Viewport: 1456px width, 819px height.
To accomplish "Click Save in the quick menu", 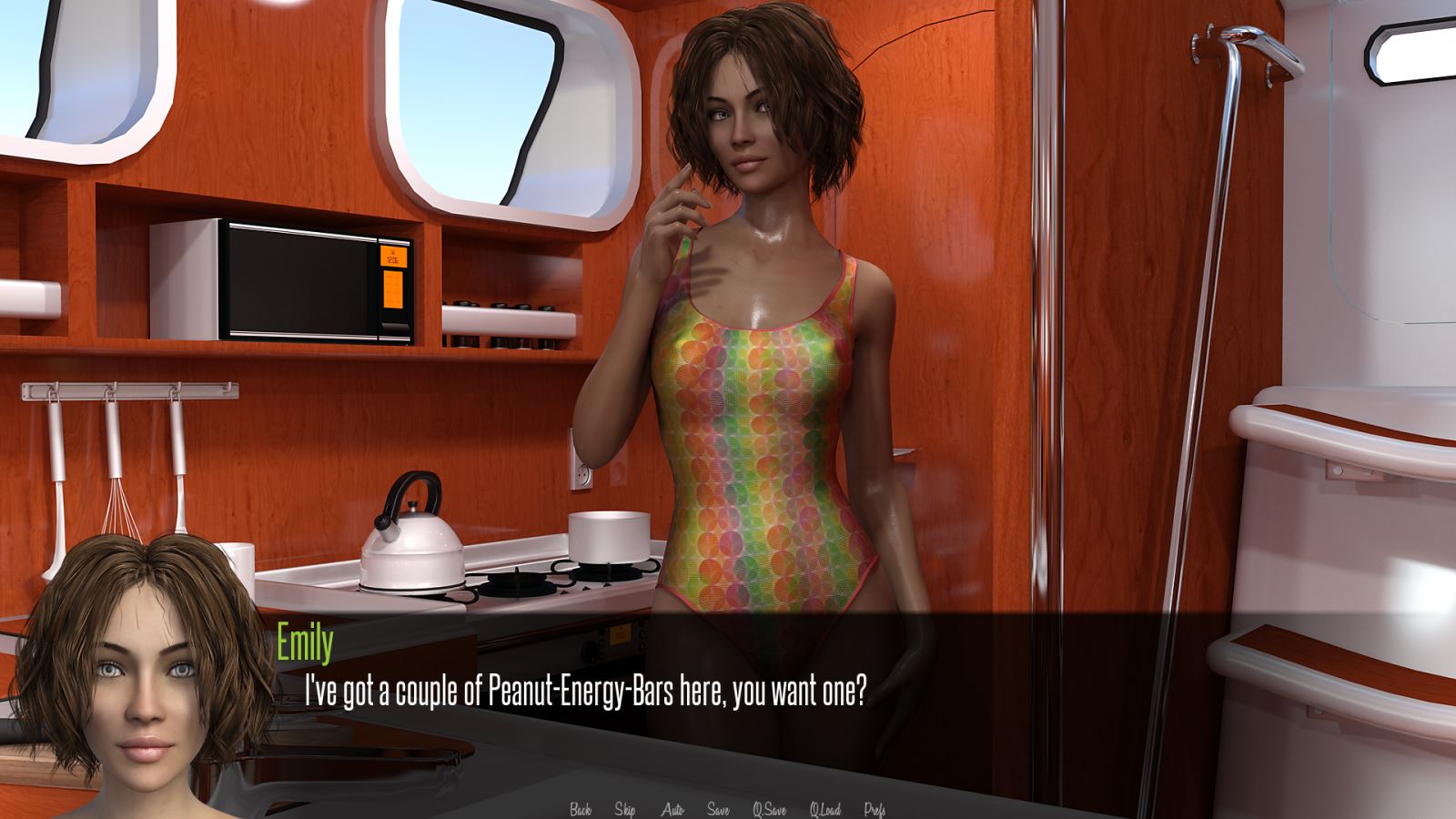I will pyautogui.click(x=718, y=808).
